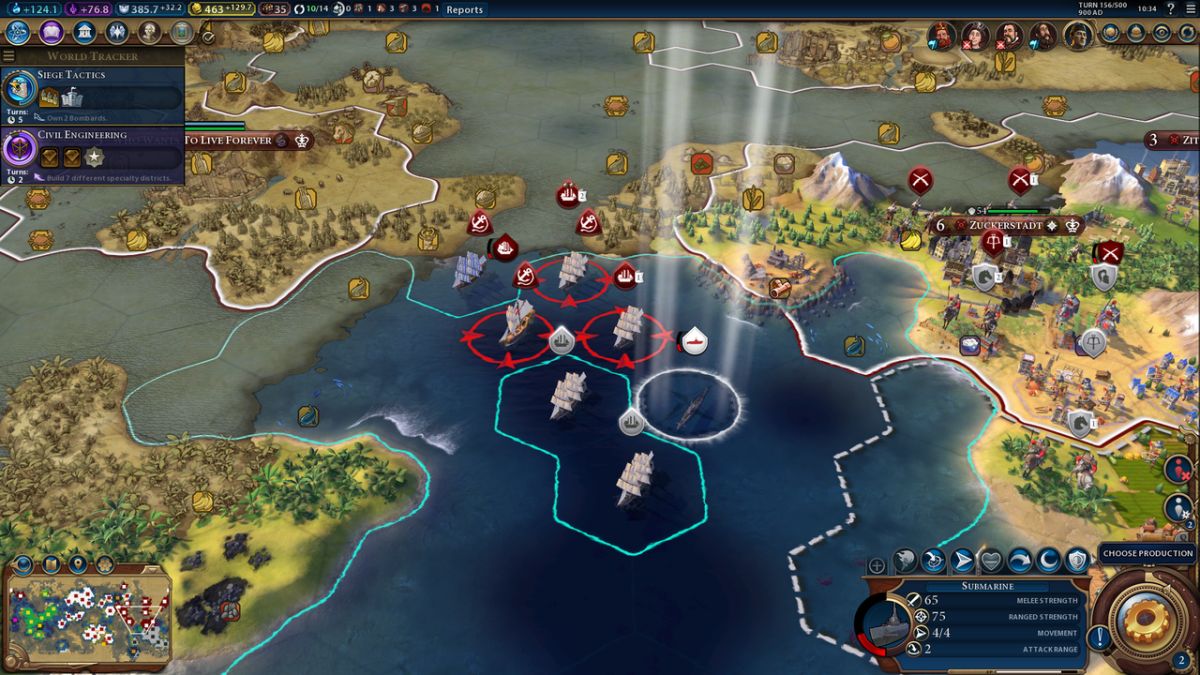Select the Submarine unit portrait
Viewport: 1200px width, 675px height.
pyautogui.click(x=886, y=628)
